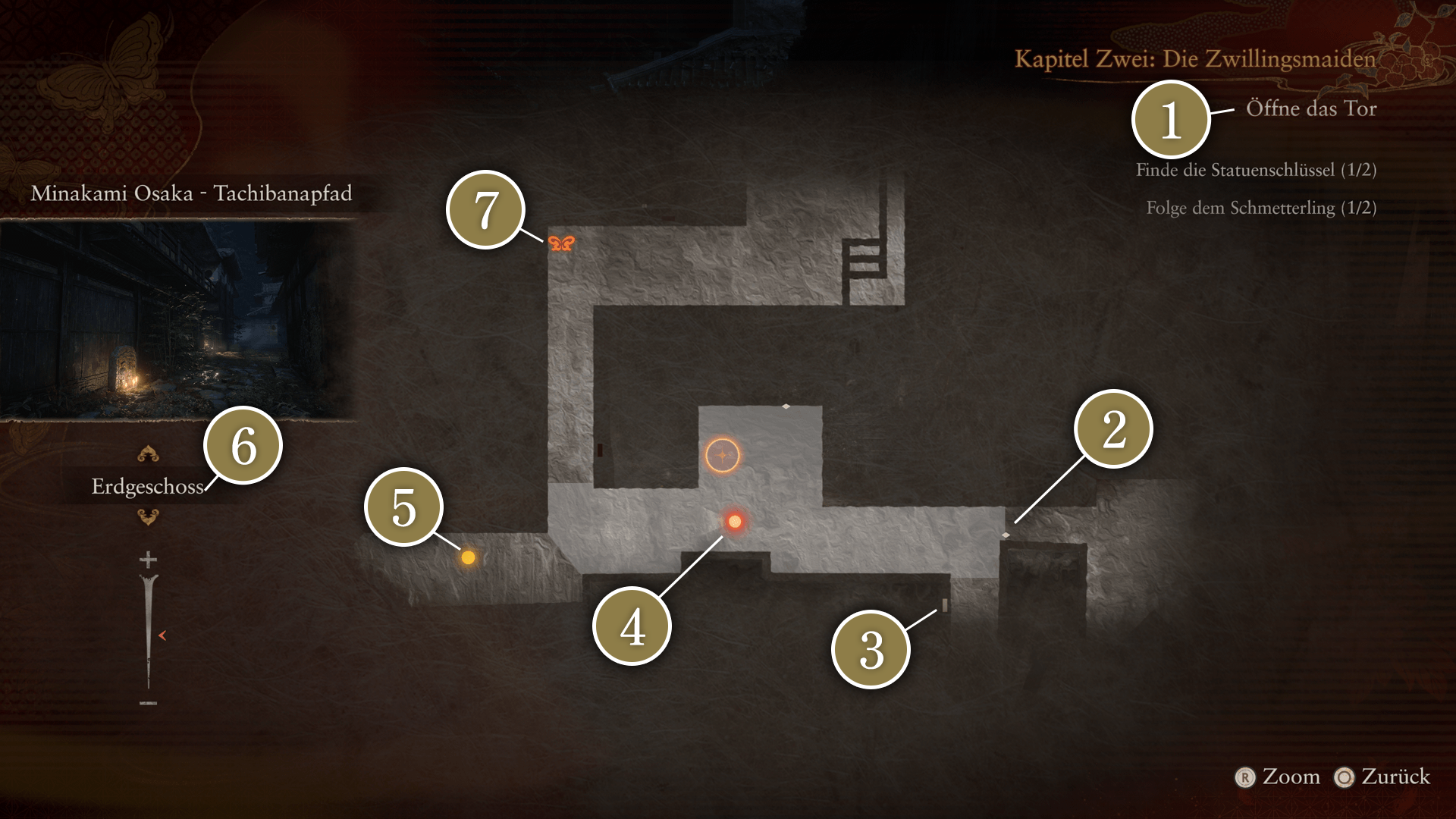
Task: Zoom out with the minus sign
Action: pos(148,703)
